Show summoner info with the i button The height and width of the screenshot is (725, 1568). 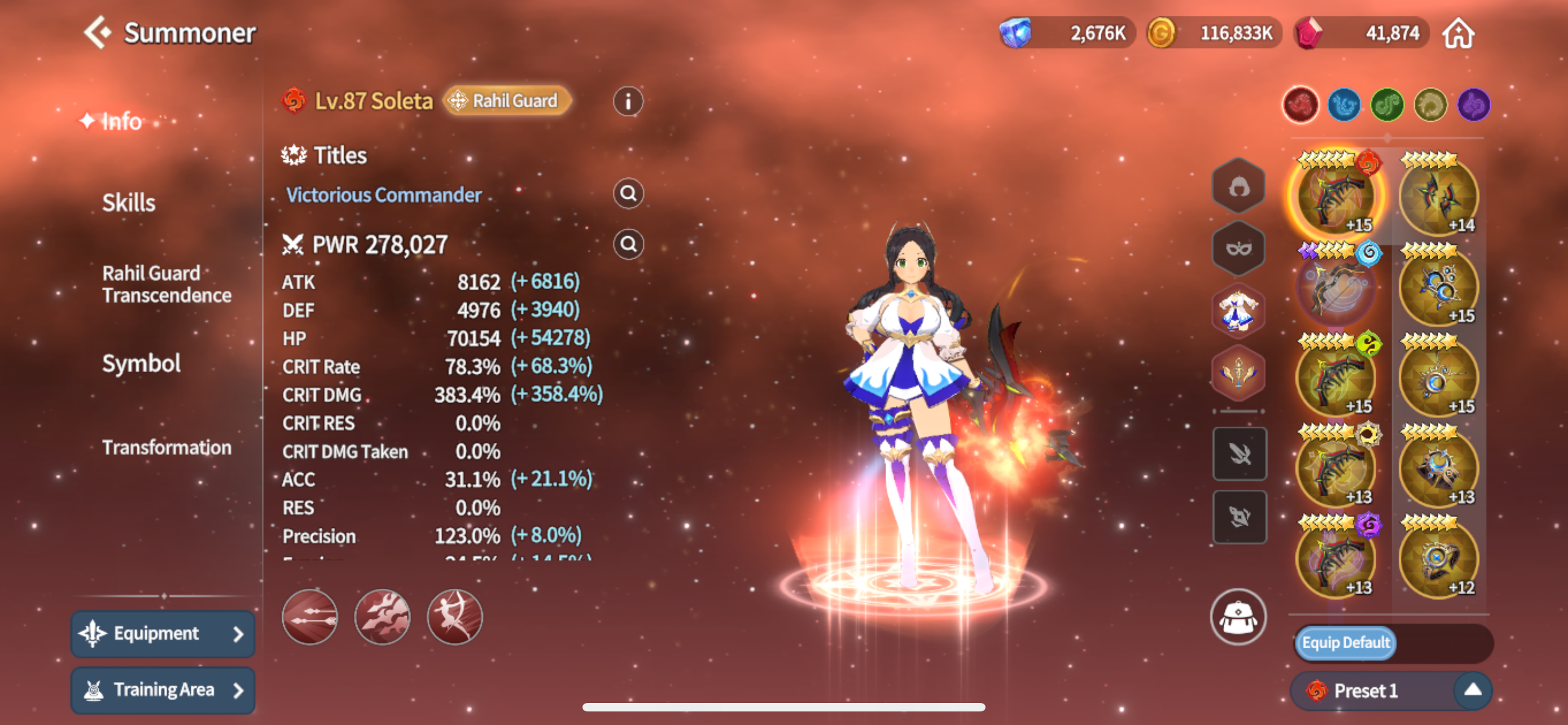pos(628,101)
